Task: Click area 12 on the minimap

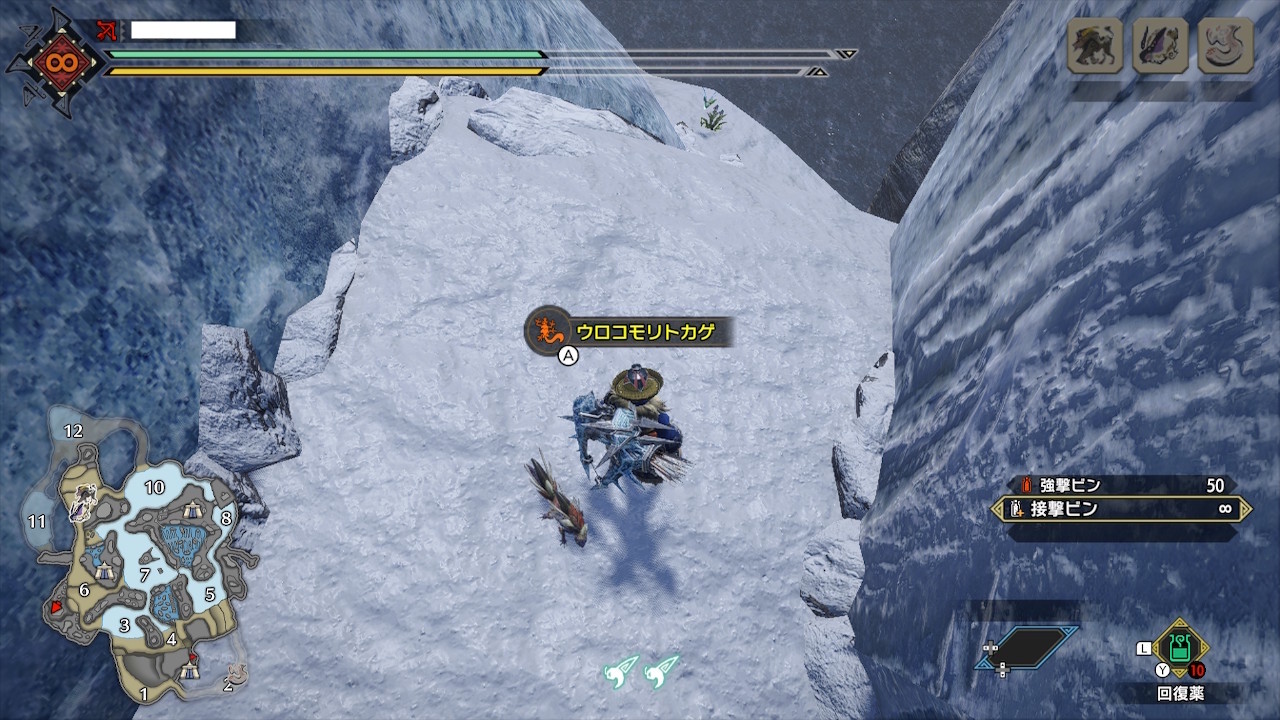Action: point(72,431)
